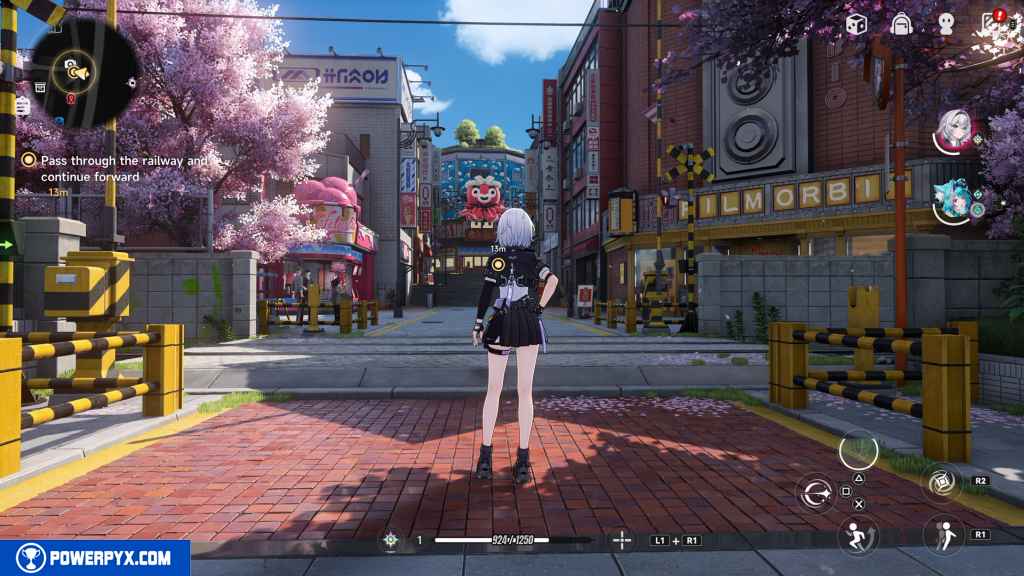Viewport: 1024px width, 576px height.
Task: Click the red shop marker on minimap
Action: pyautogui.click(x=69, y=99)
